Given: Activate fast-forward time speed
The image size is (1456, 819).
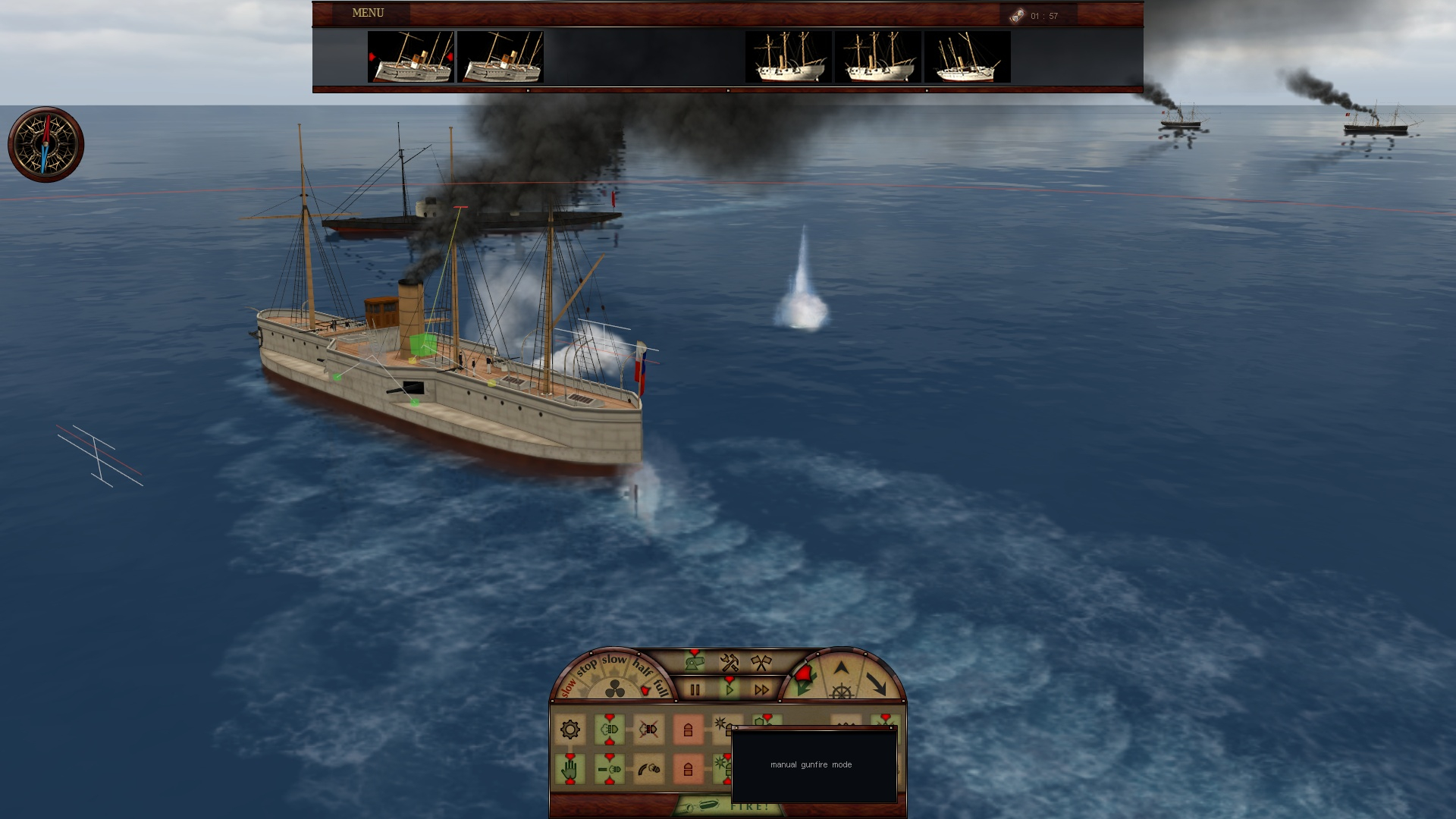Looking at the screenshot, I should [x=761, y=689].
